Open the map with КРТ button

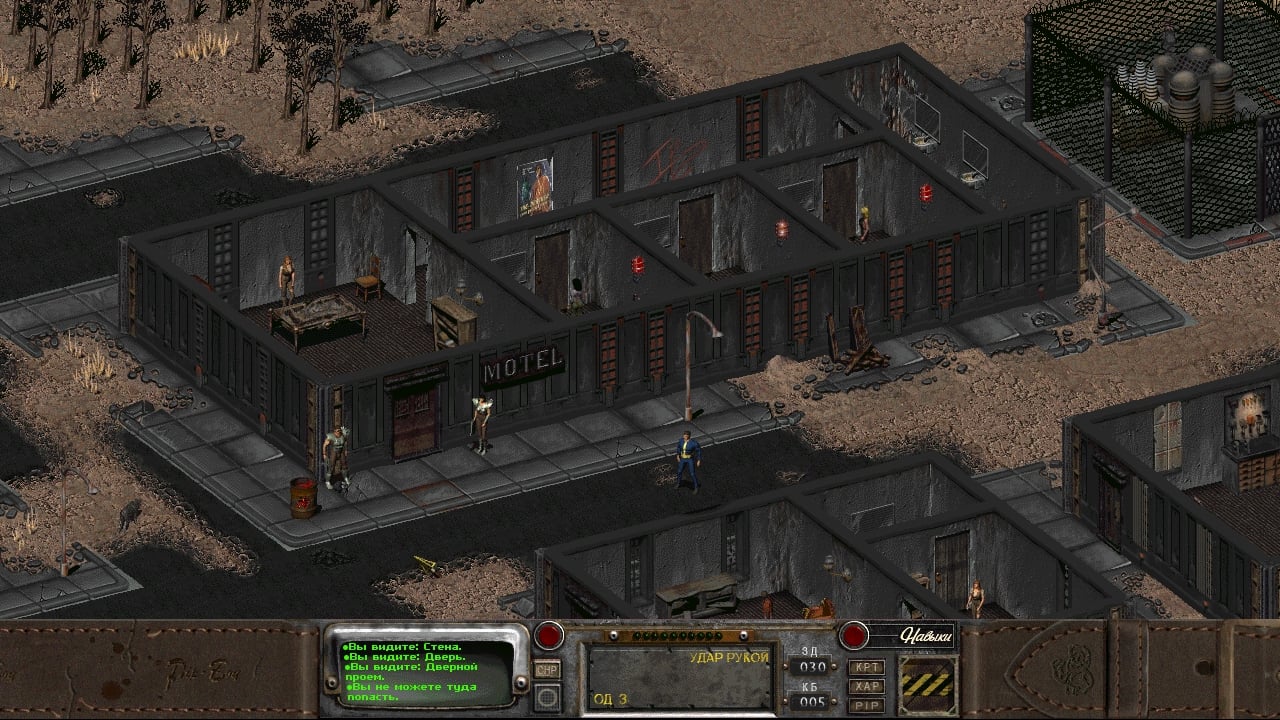click(x=866, y=667)
